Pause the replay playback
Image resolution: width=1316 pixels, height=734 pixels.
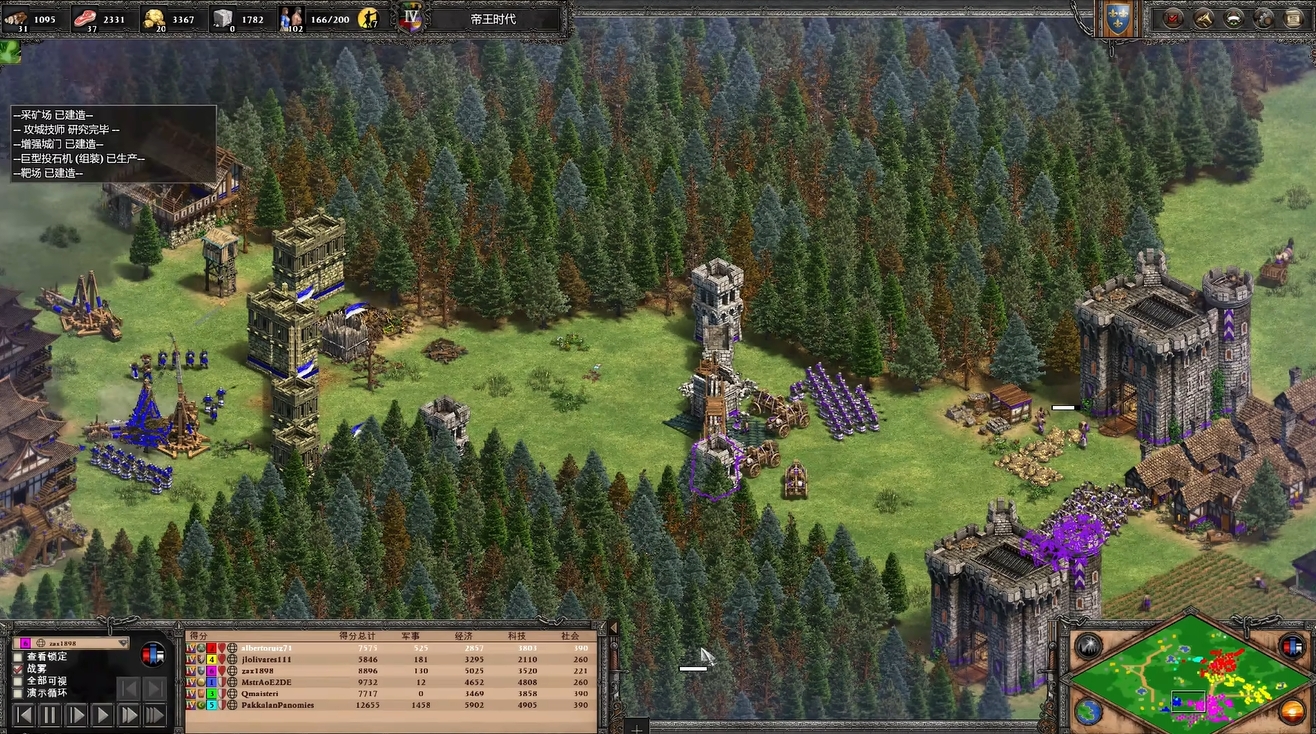click(50, 715)
